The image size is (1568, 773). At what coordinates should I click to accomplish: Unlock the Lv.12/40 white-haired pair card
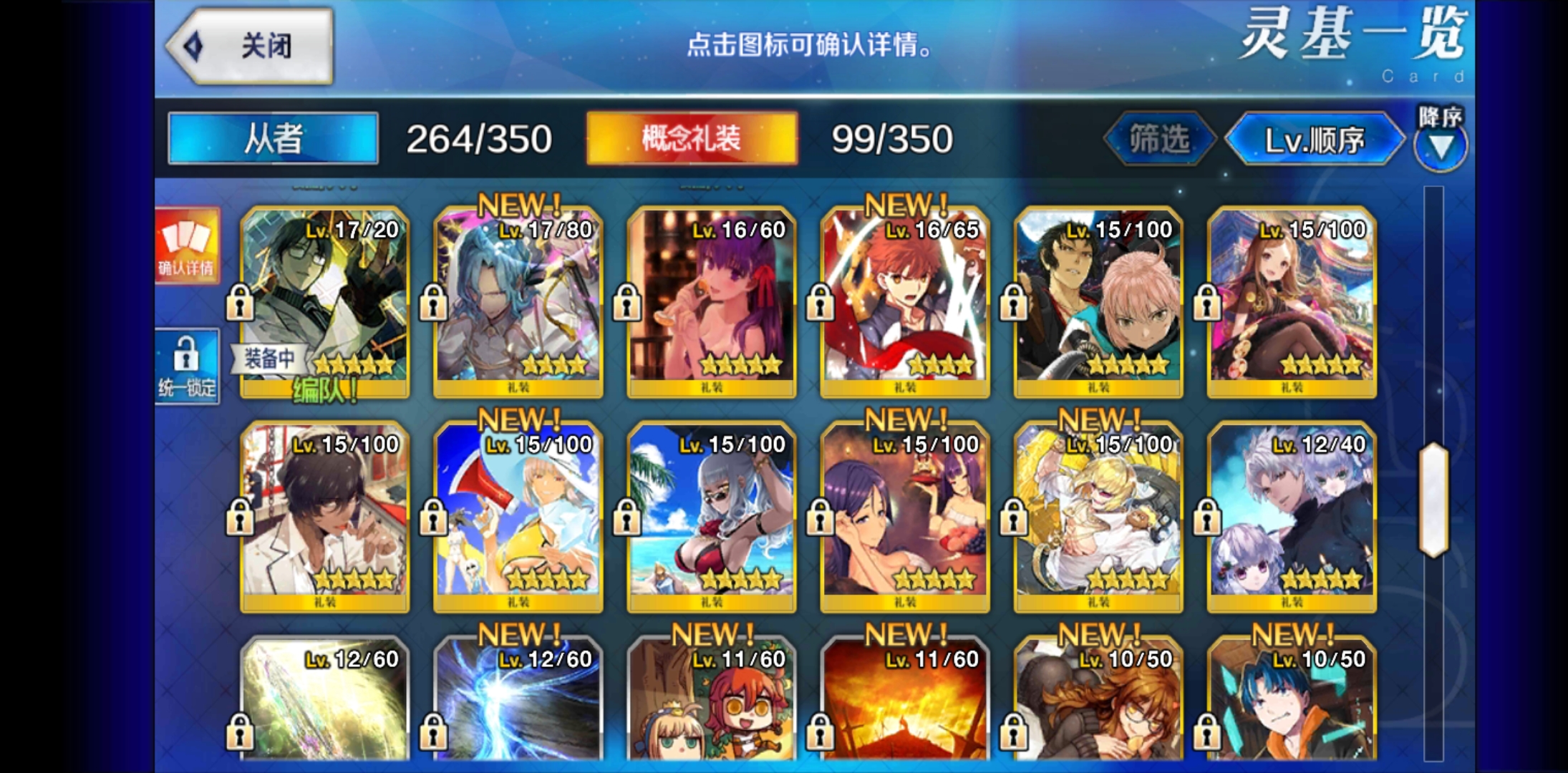(1209, 517)
